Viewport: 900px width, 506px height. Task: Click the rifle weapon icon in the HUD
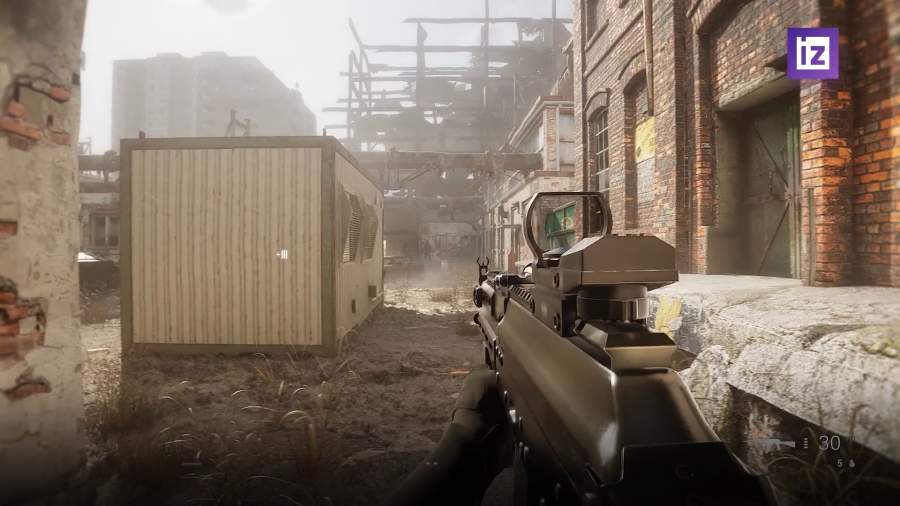pos(775,443)
